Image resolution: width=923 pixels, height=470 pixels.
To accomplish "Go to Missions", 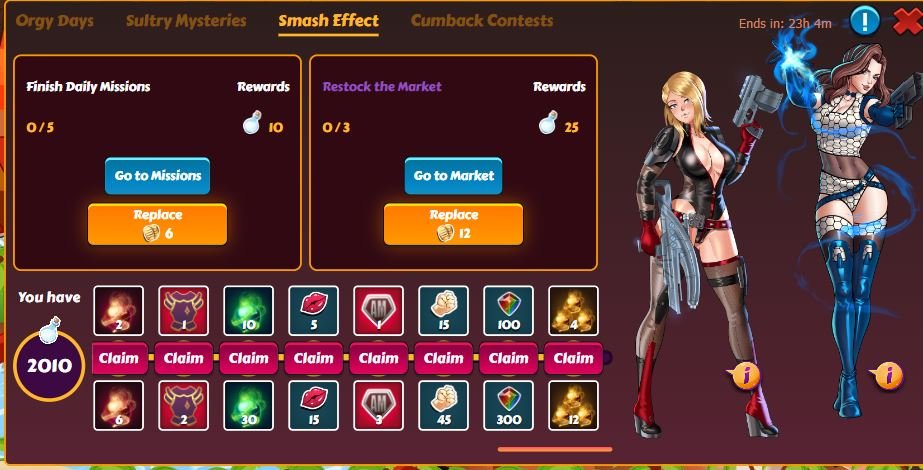I will pos(157,176).
